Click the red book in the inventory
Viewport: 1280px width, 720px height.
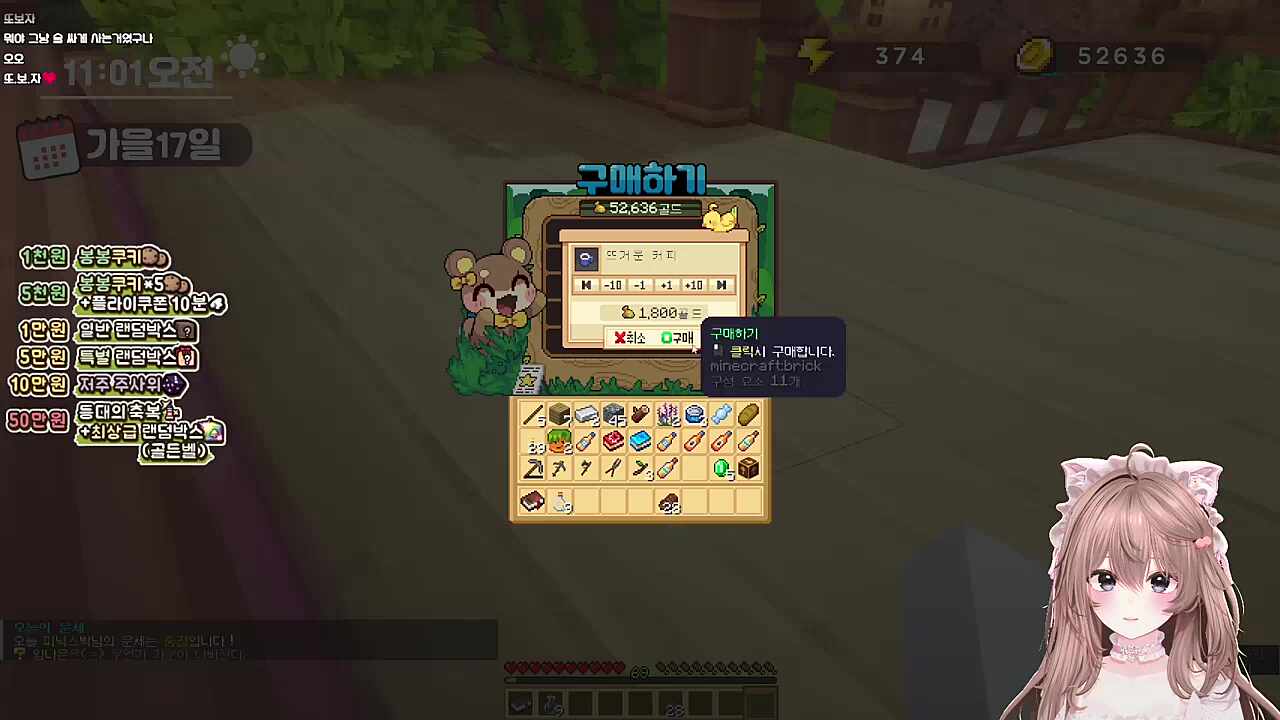(x=531, y=502)
